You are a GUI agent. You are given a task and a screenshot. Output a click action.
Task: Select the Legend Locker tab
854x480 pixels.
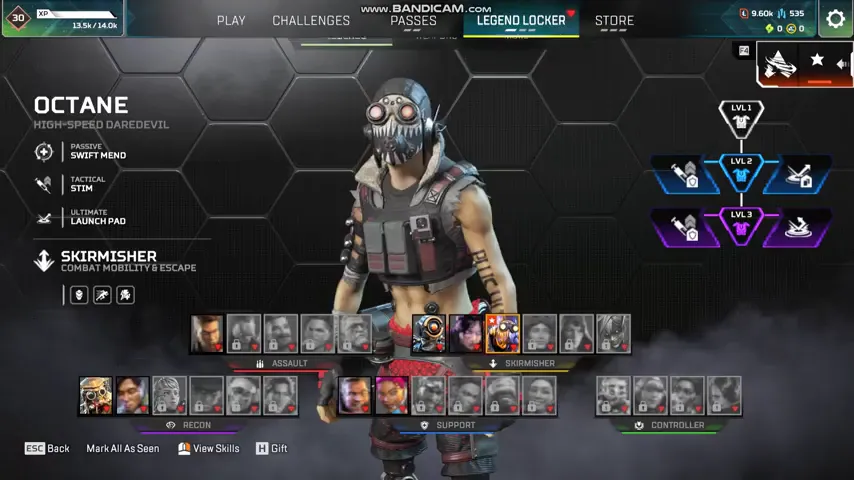[521, 20]
